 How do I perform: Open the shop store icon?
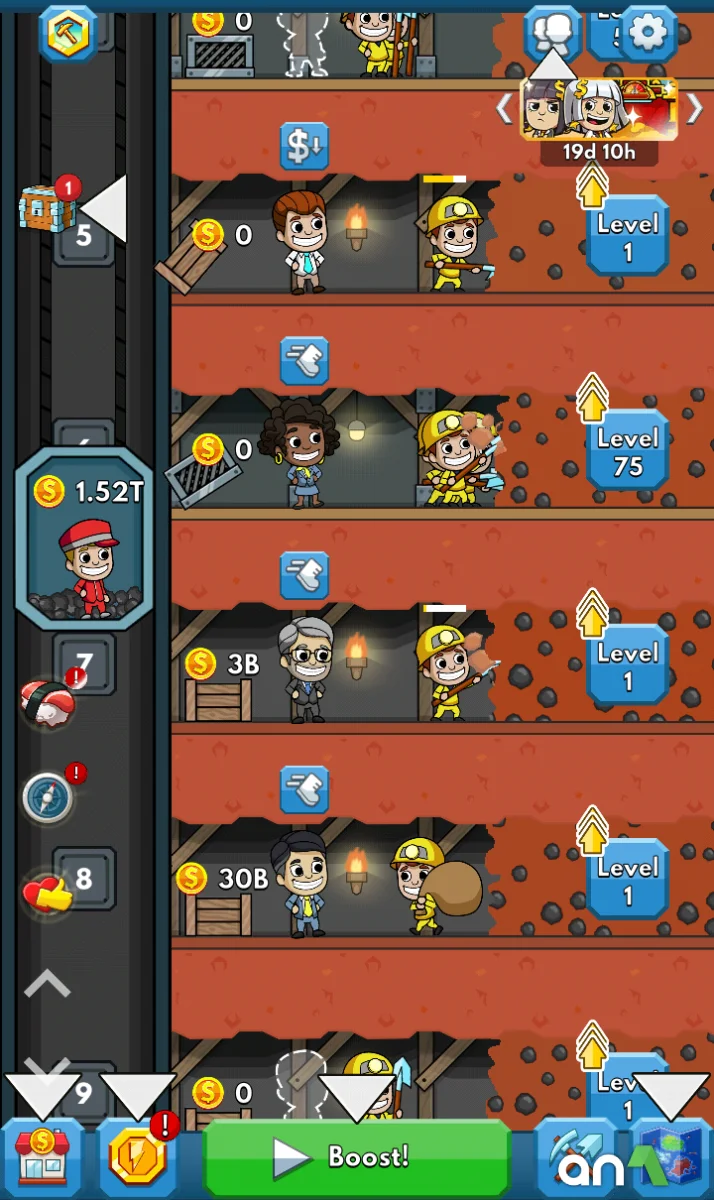[x=42, y=1155]
